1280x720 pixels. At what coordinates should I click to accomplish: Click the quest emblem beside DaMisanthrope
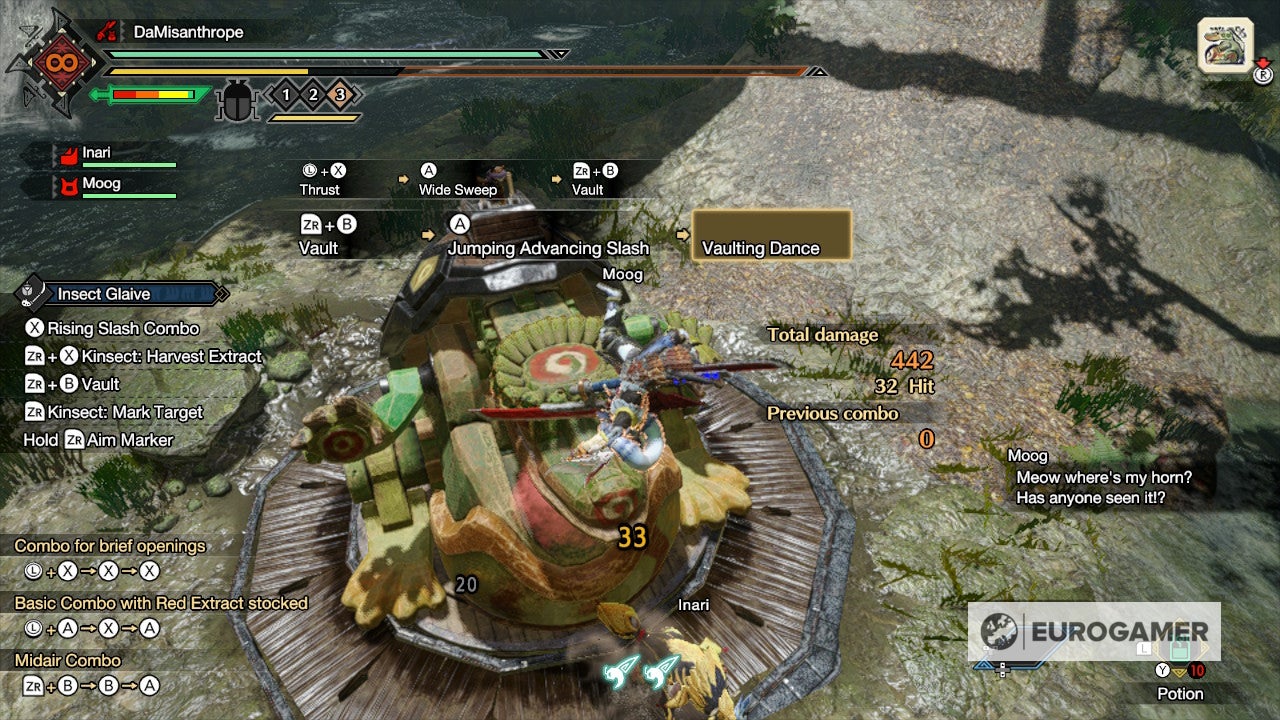tap(51, 63)
